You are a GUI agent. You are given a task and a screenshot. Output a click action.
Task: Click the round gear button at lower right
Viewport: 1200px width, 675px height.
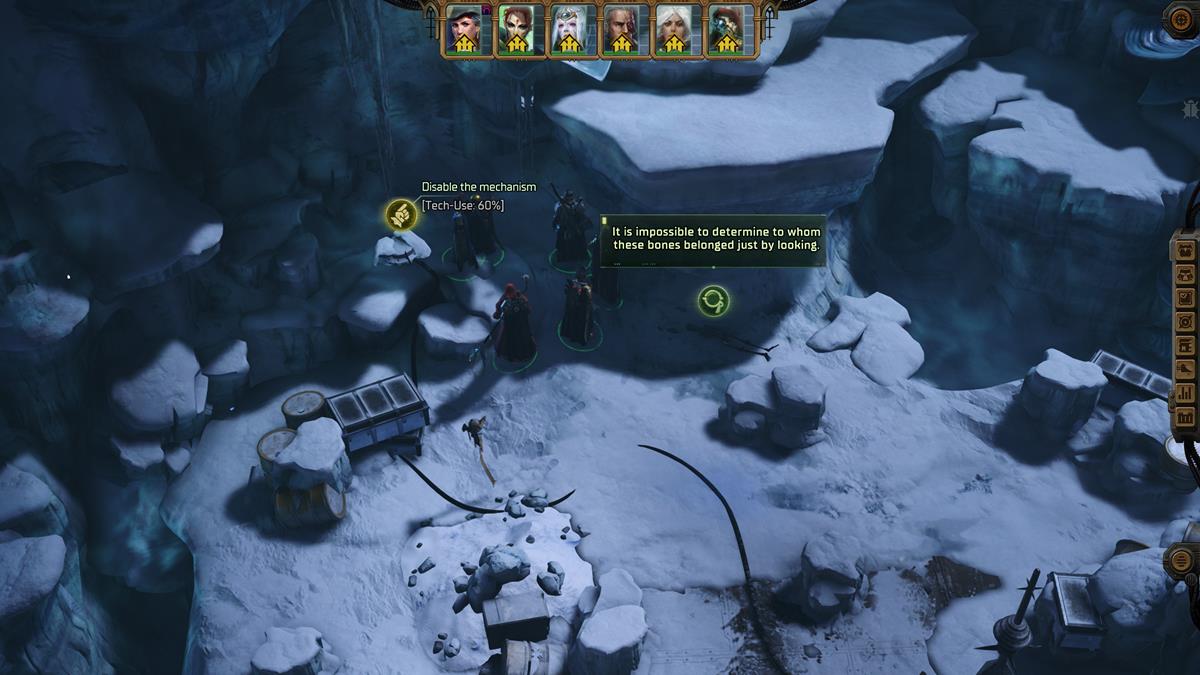pyautogui.click(x=1181, y=560)
